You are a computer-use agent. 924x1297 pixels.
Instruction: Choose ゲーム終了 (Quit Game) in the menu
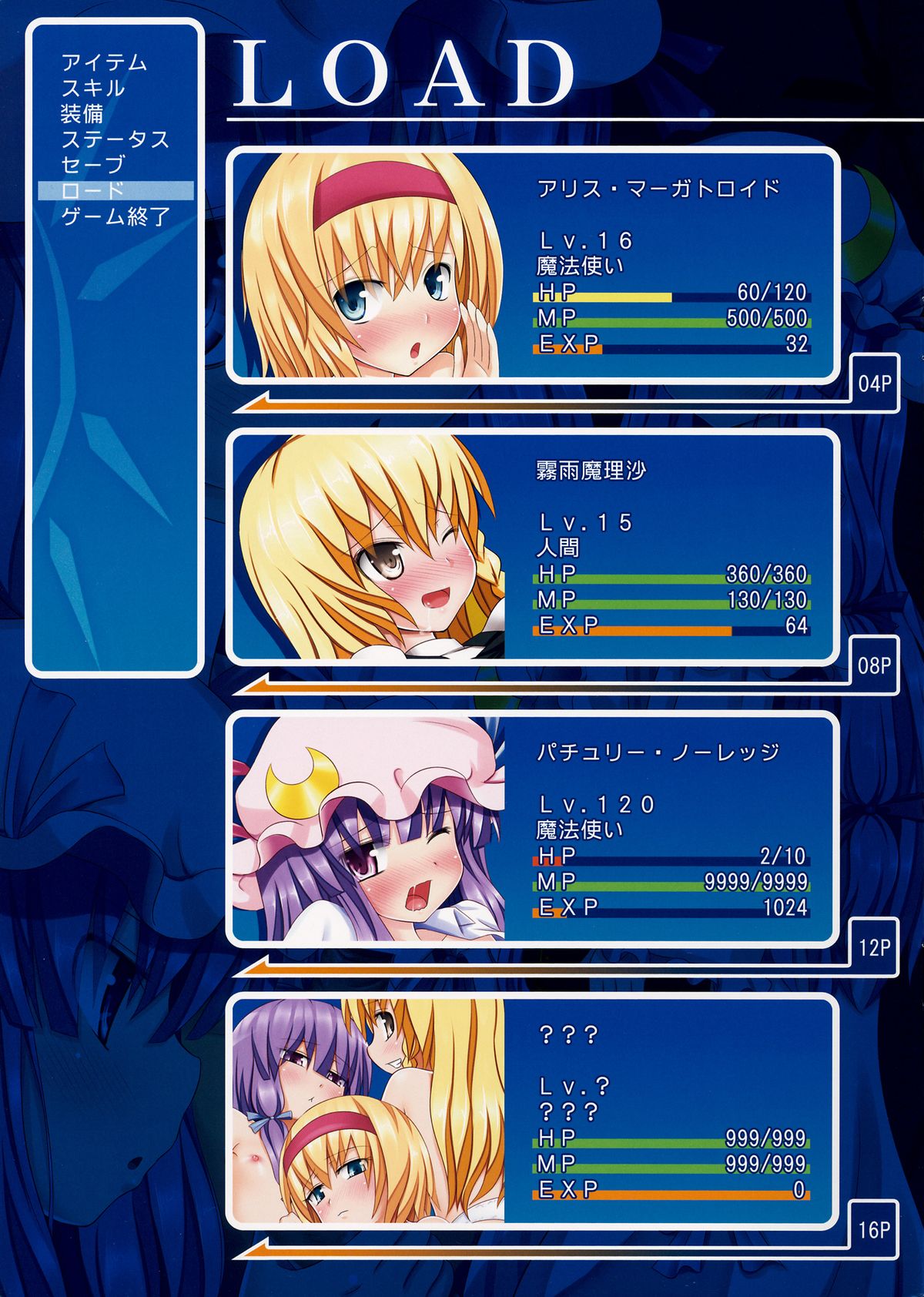tap(115, 216)
